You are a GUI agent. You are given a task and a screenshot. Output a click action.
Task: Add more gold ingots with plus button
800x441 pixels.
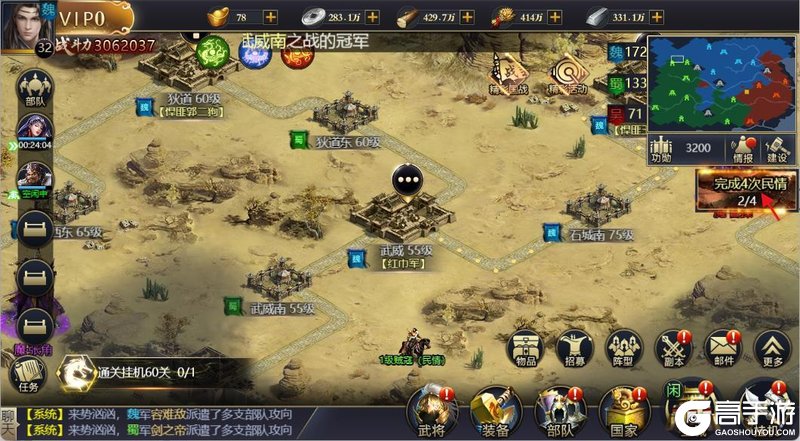(272, 17)
